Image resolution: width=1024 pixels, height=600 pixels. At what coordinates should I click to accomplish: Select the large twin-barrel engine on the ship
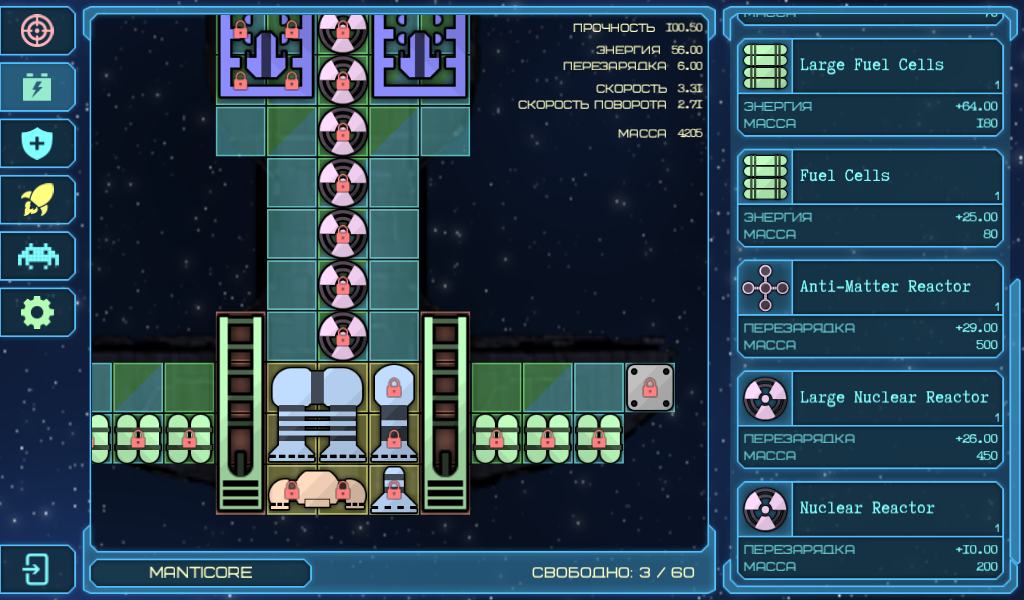coord(317,412)
